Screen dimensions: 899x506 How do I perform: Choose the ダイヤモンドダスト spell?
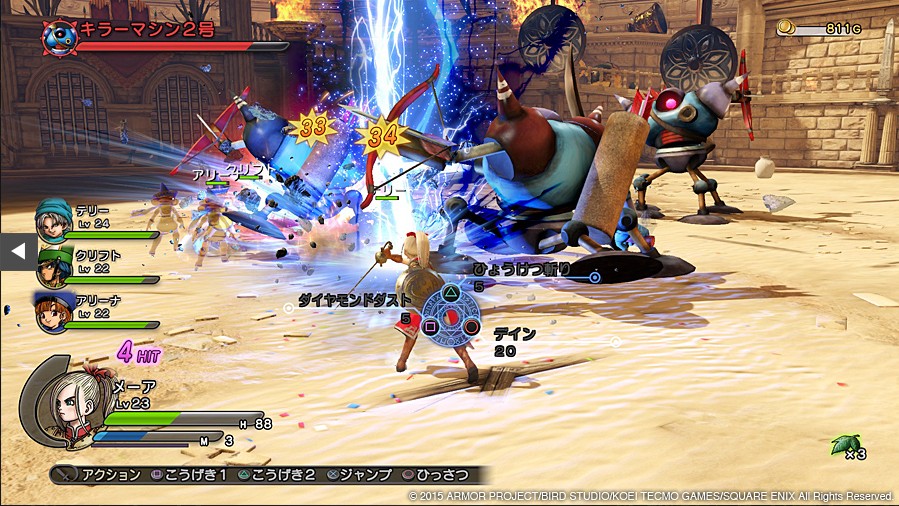356,299
